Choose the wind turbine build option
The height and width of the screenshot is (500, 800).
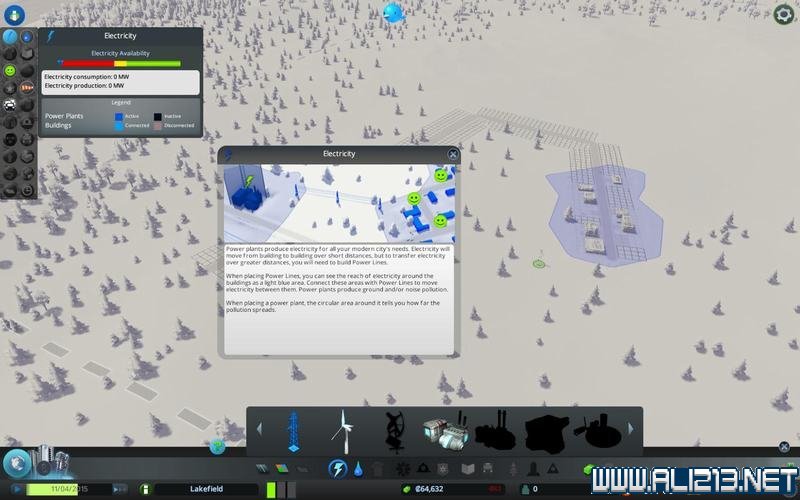[x=343, y=431]
